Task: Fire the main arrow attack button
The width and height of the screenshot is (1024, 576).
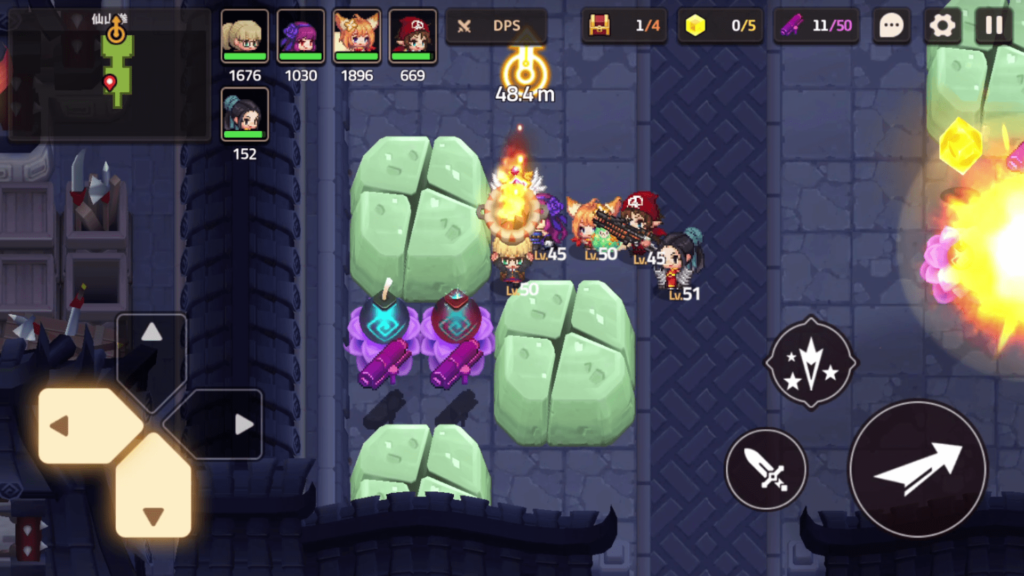Action: [x=917, y=468]
